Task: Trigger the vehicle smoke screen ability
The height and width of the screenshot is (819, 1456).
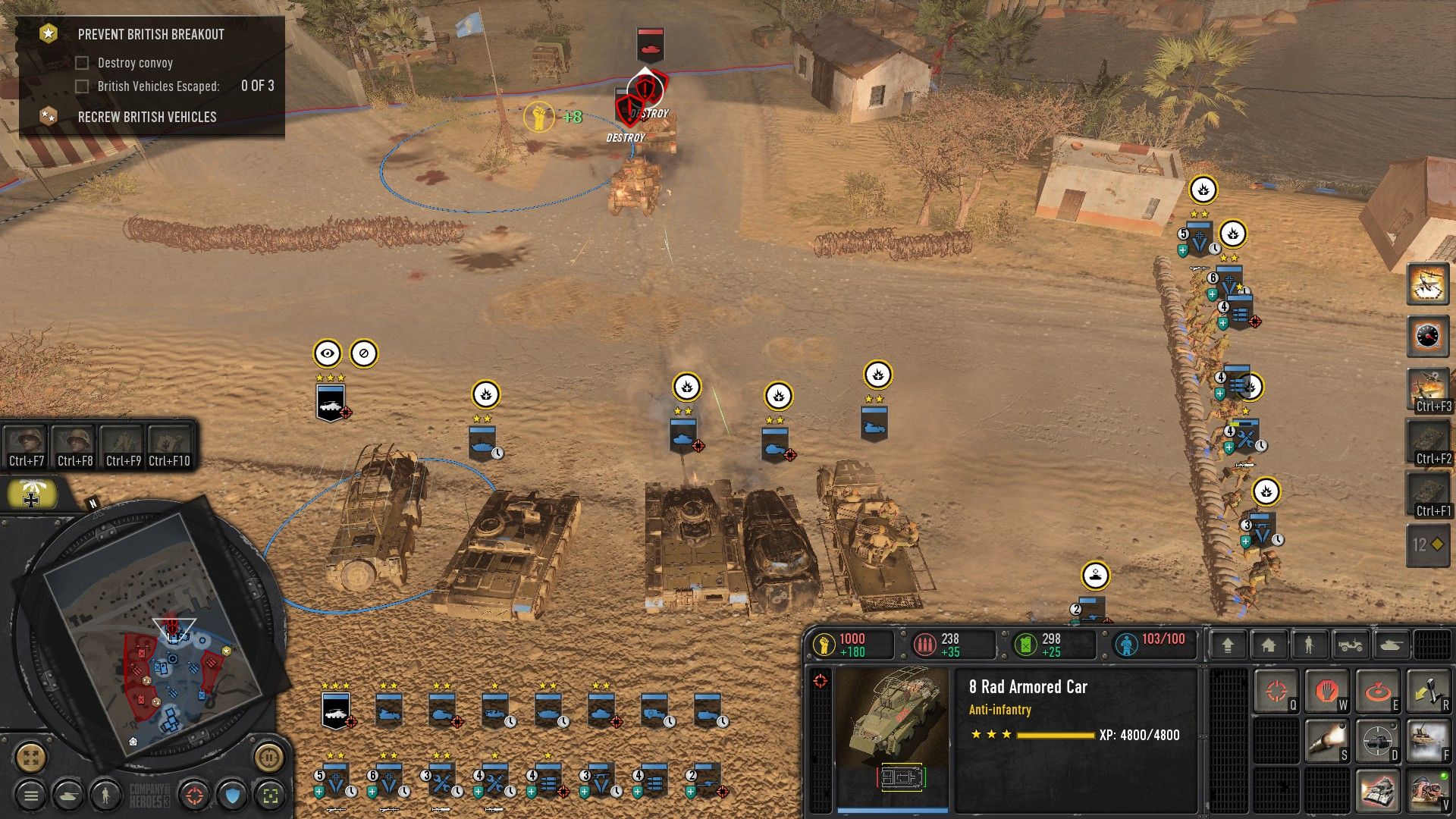Action: (1428, 741)
